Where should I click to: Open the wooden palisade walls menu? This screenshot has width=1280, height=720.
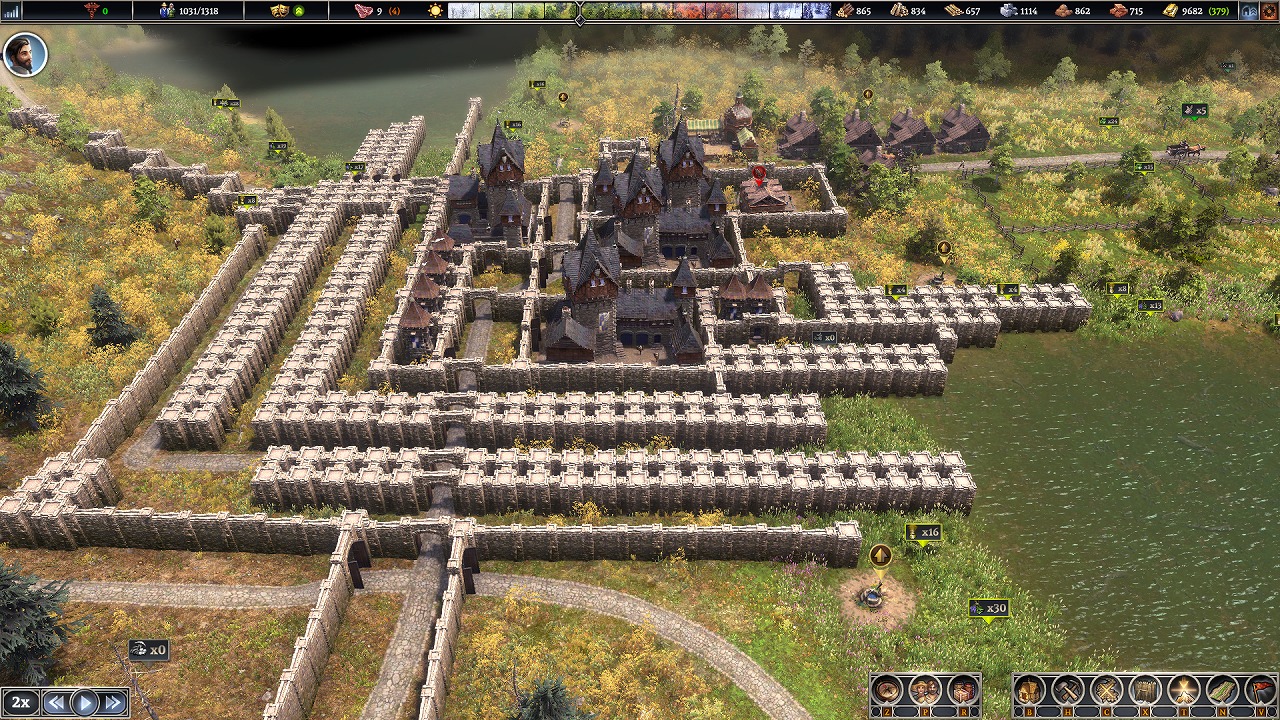click(1146, 691)
